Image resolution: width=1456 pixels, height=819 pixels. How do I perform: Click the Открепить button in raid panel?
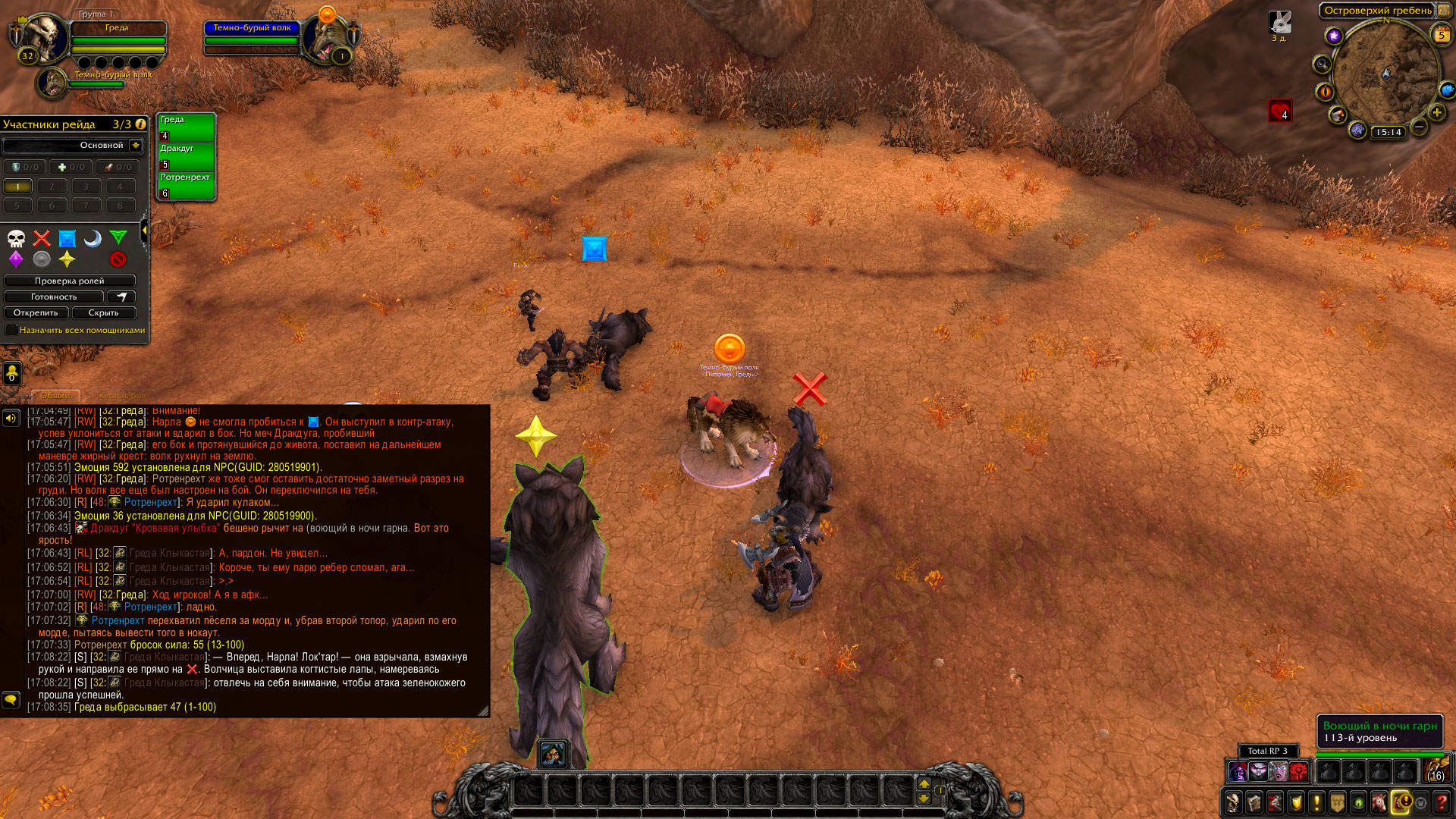(x=36, y=312)
